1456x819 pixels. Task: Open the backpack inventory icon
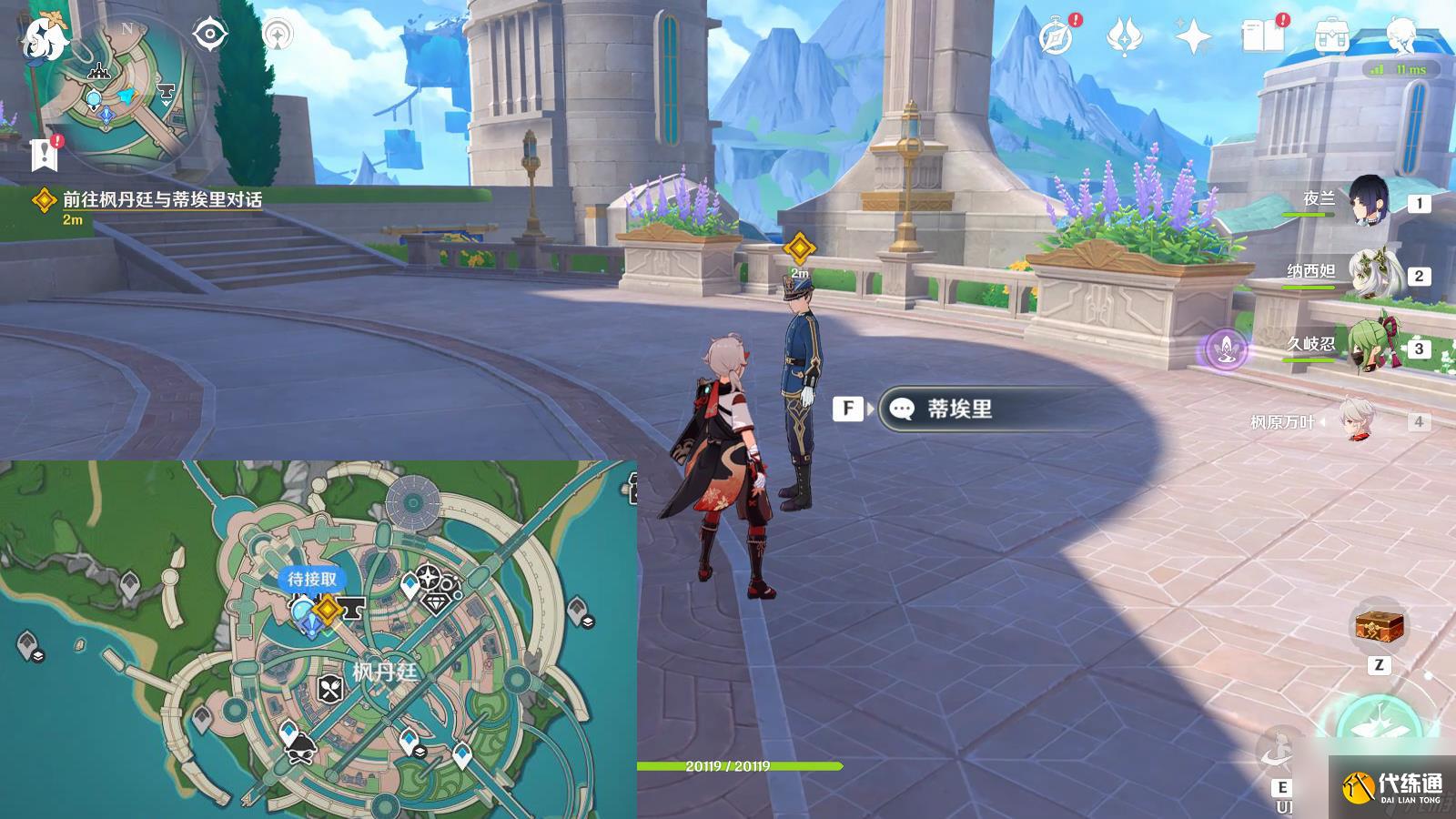click(1330, 37)
